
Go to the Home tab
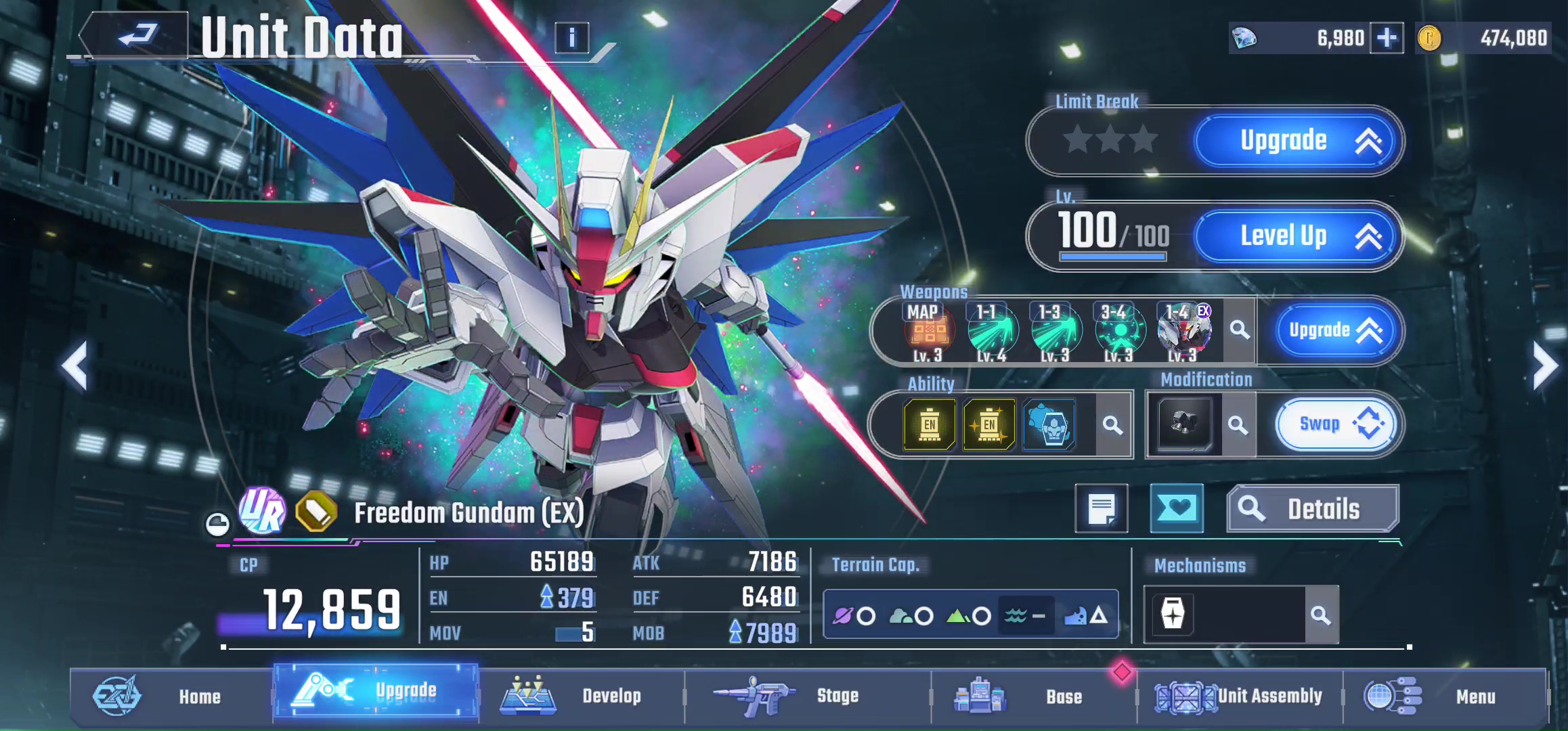pyautogui.click(x=171, y=696)
